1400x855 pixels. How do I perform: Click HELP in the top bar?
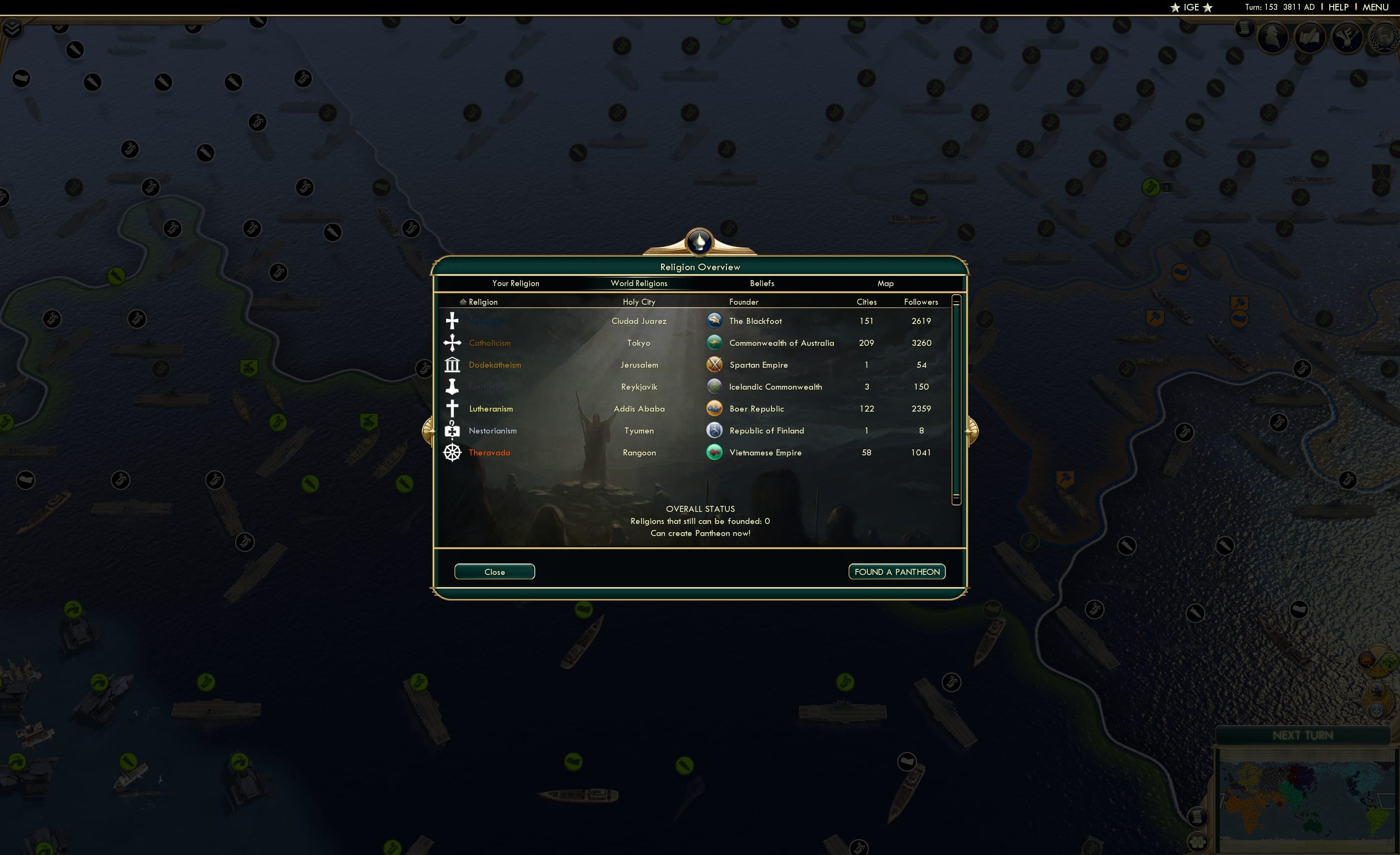pos(1338,7)
